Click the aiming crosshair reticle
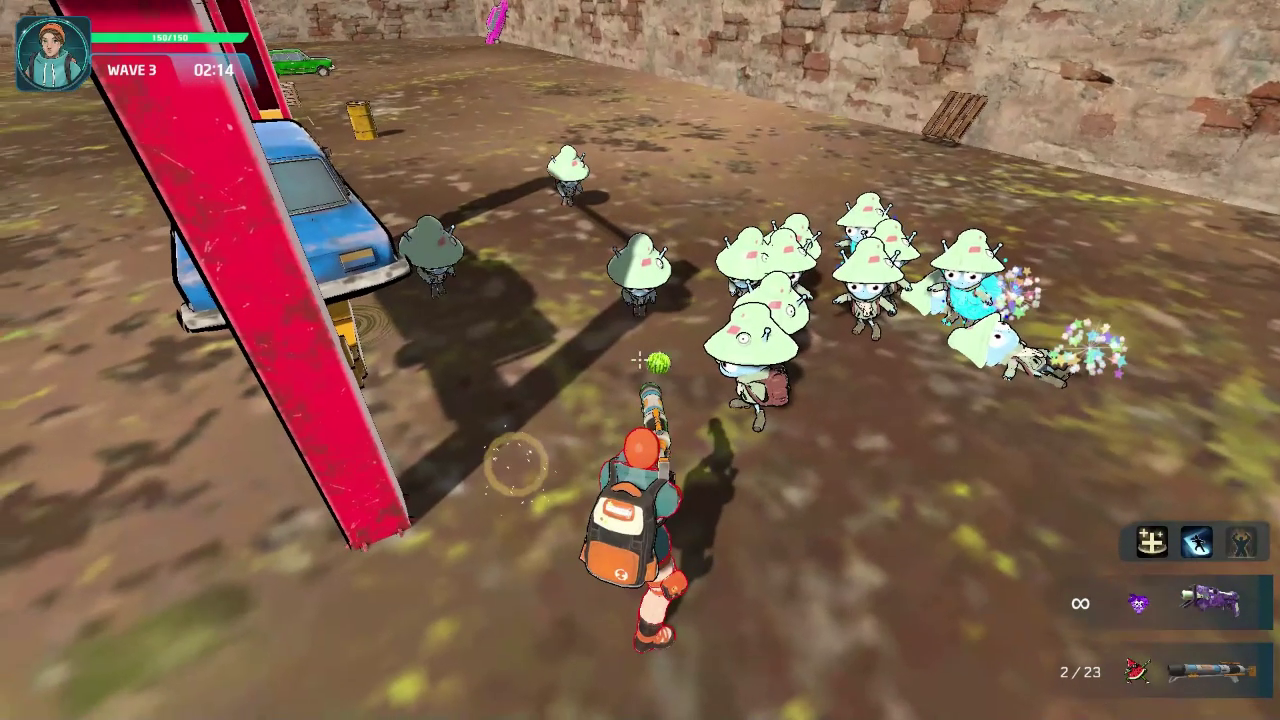The image size is (1280, 720). coord(638,360)
